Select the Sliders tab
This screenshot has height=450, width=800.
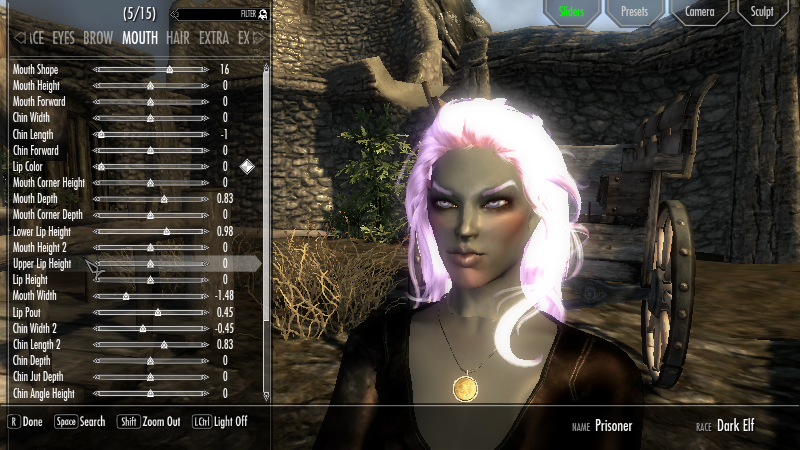click(570, 12)
